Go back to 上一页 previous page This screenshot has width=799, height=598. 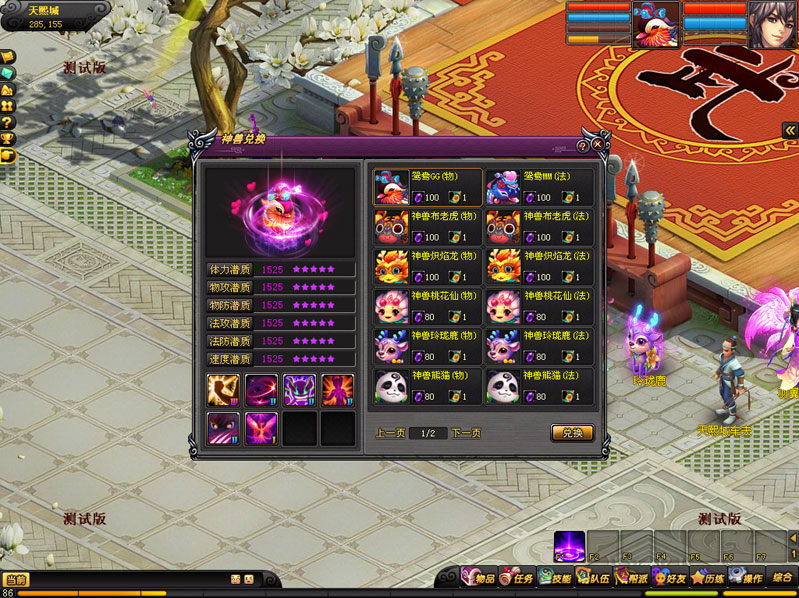[390, 433]
